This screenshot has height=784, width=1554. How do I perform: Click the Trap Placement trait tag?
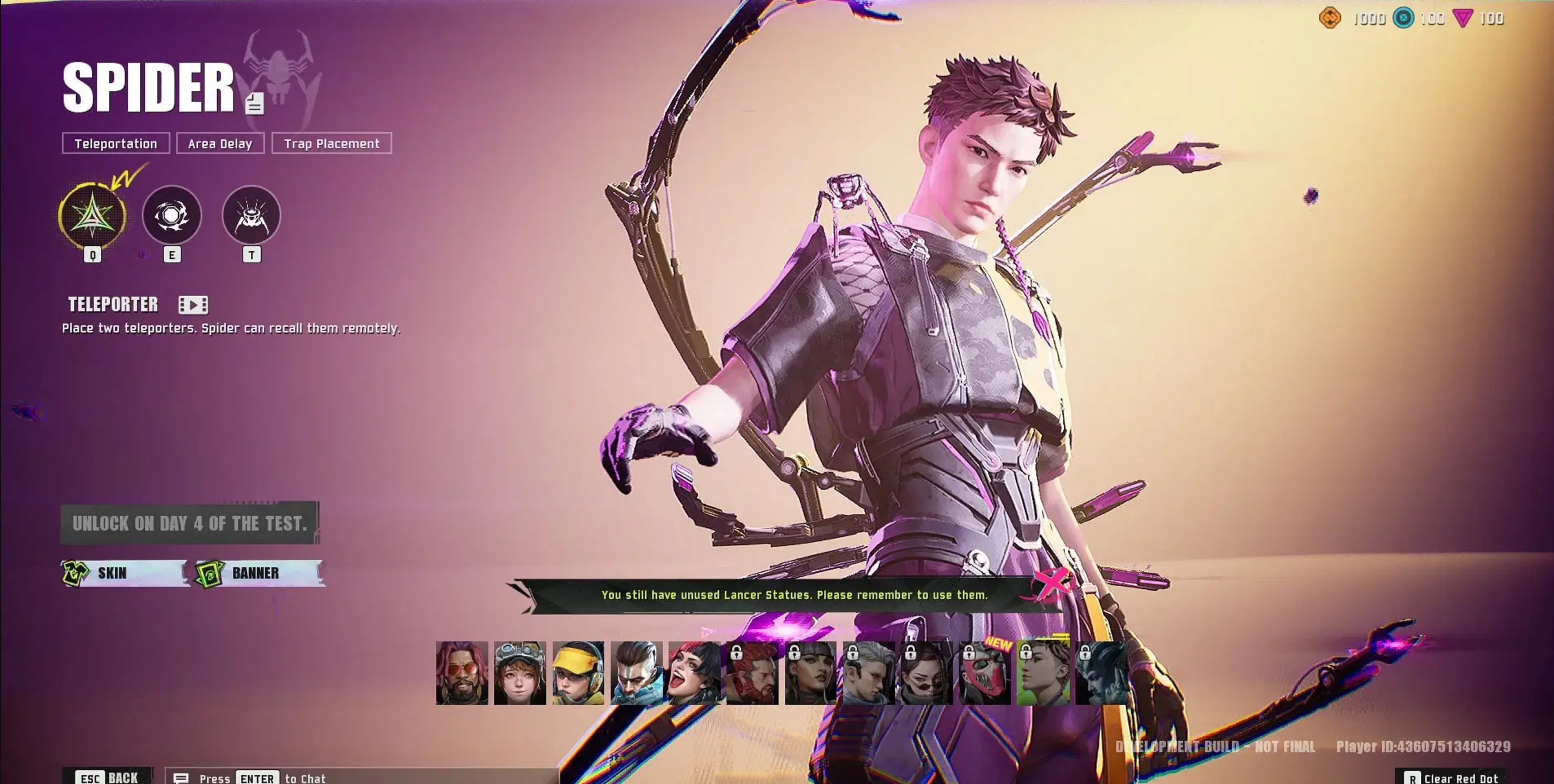[x=332, y=143]
